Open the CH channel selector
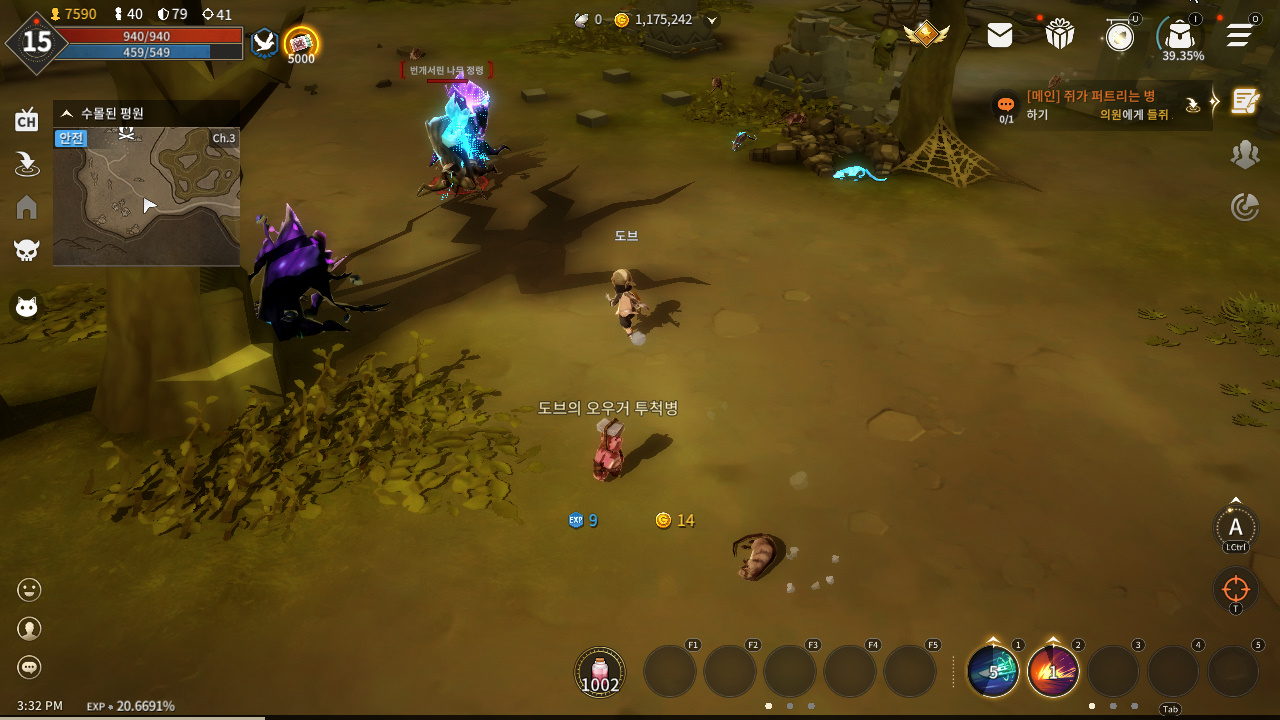This screenshot has width=1280, height=720. 27,121
